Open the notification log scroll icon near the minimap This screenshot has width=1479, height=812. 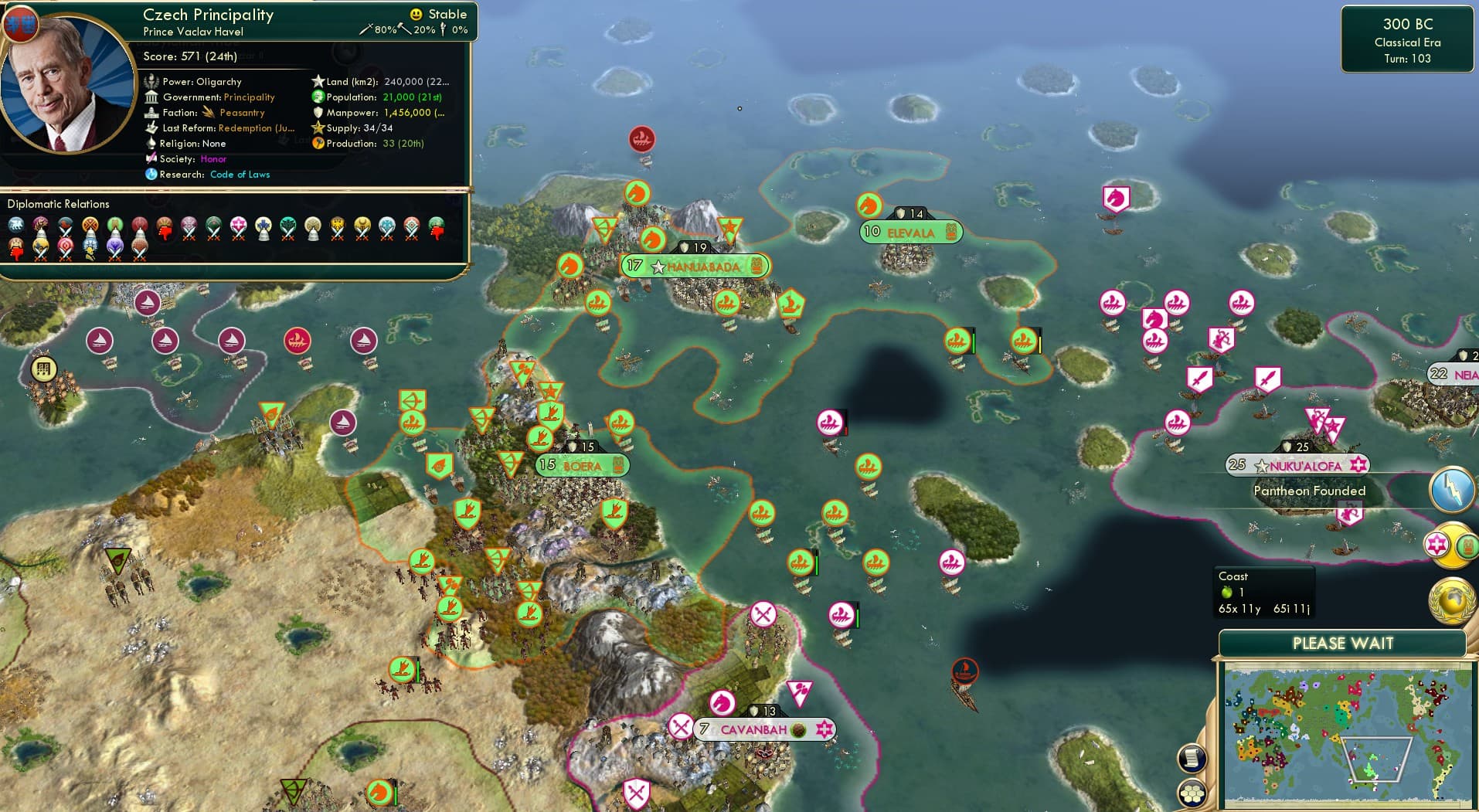(x=1192, y=758)
